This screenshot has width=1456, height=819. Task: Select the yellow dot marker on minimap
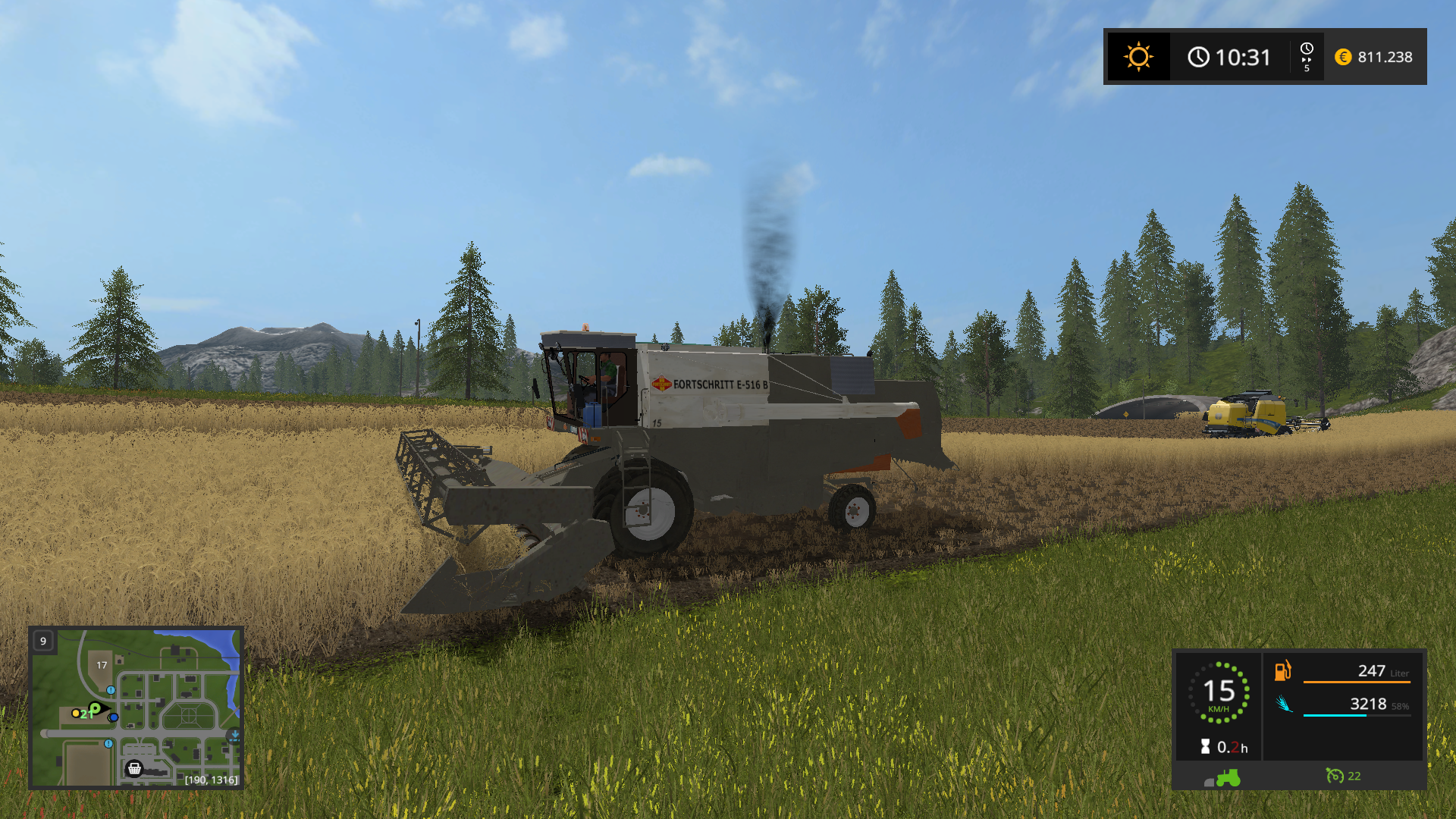click(75, 713)
